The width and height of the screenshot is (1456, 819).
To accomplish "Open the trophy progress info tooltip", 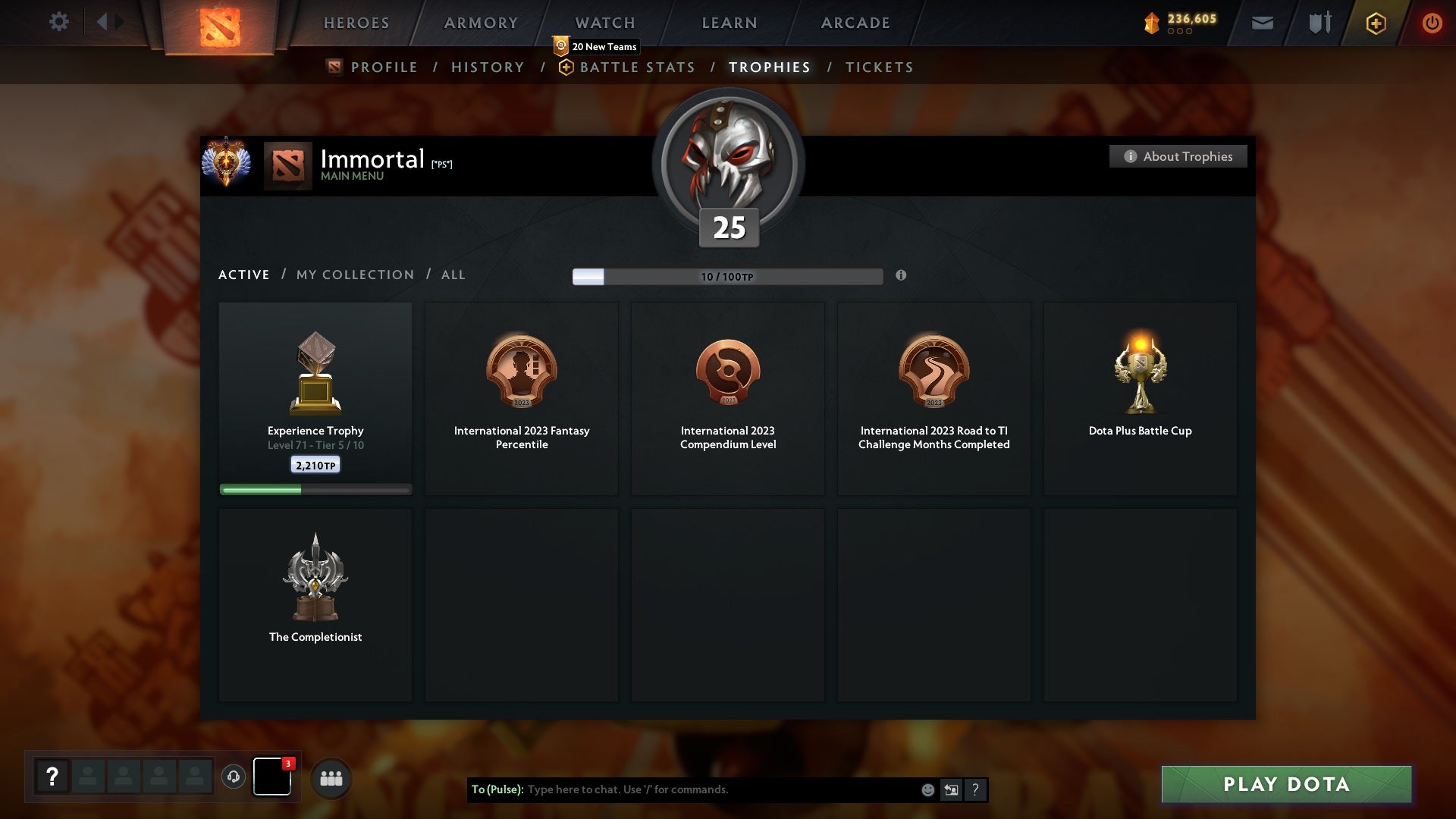I will [902, 276].
